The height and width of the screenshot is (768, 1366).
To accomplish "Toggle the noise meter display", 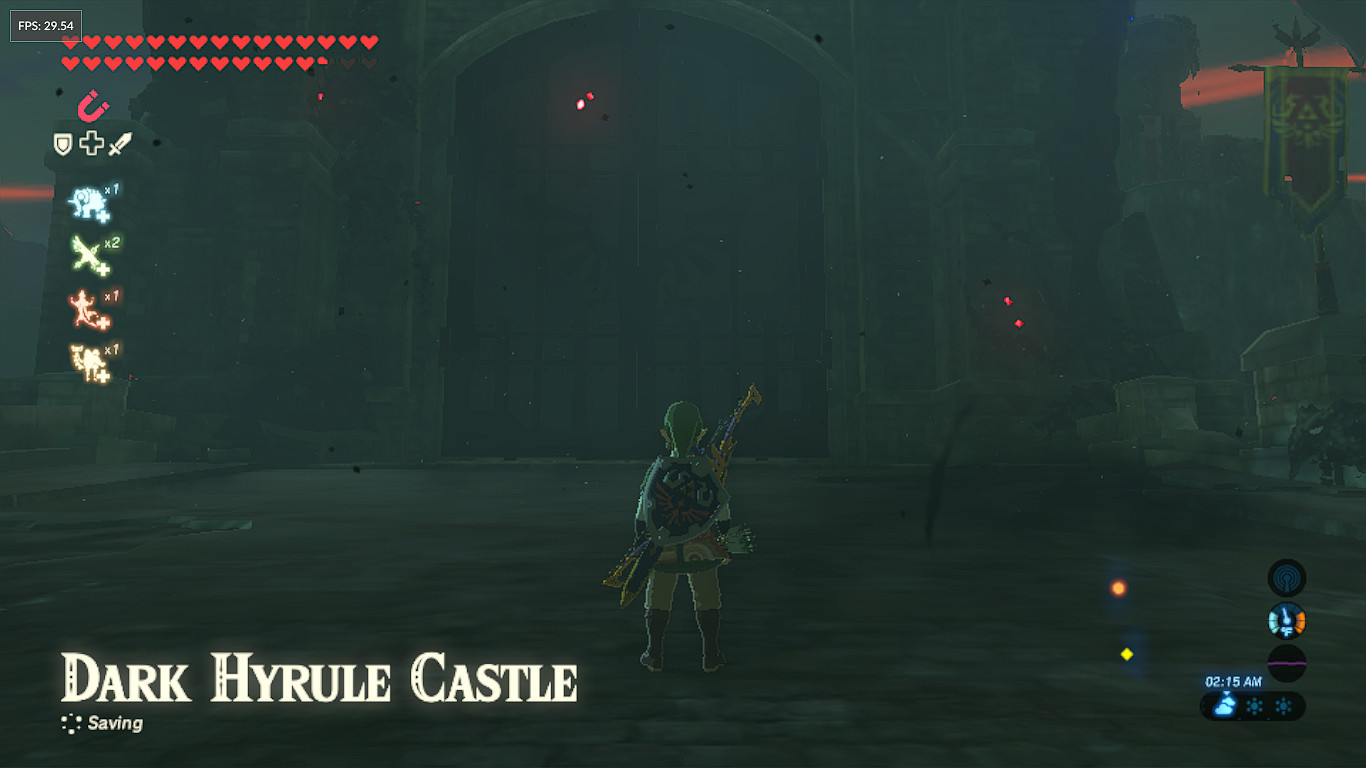I will (x=1287, y=662).
